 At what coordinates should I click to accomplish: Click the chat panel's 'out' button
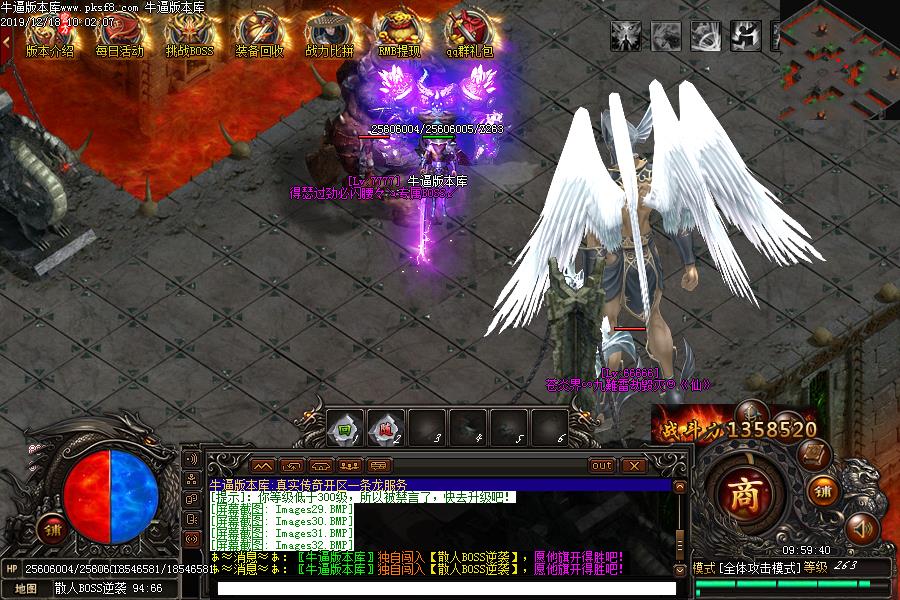tap(602, 466)
